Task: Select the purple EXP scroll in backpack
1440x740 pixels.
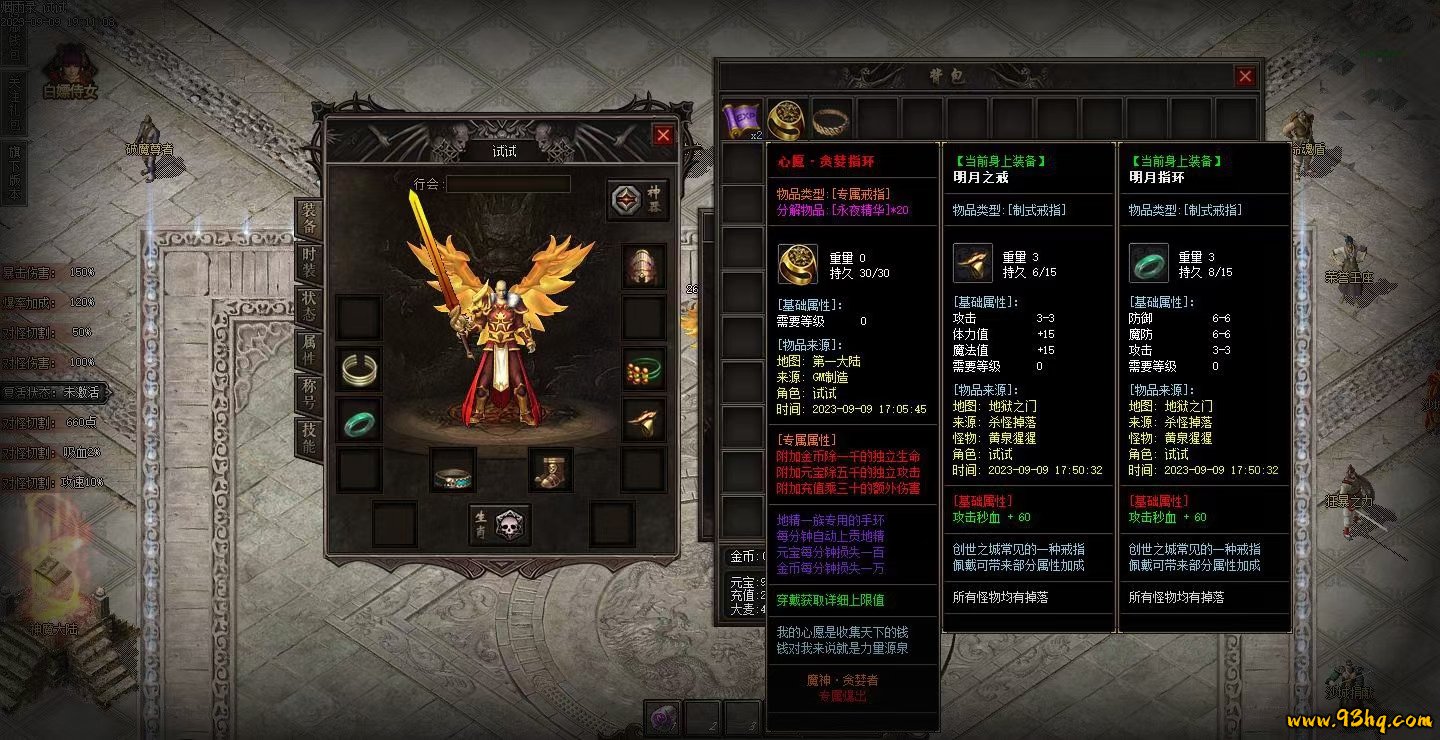Action: [x=742, y=119]
